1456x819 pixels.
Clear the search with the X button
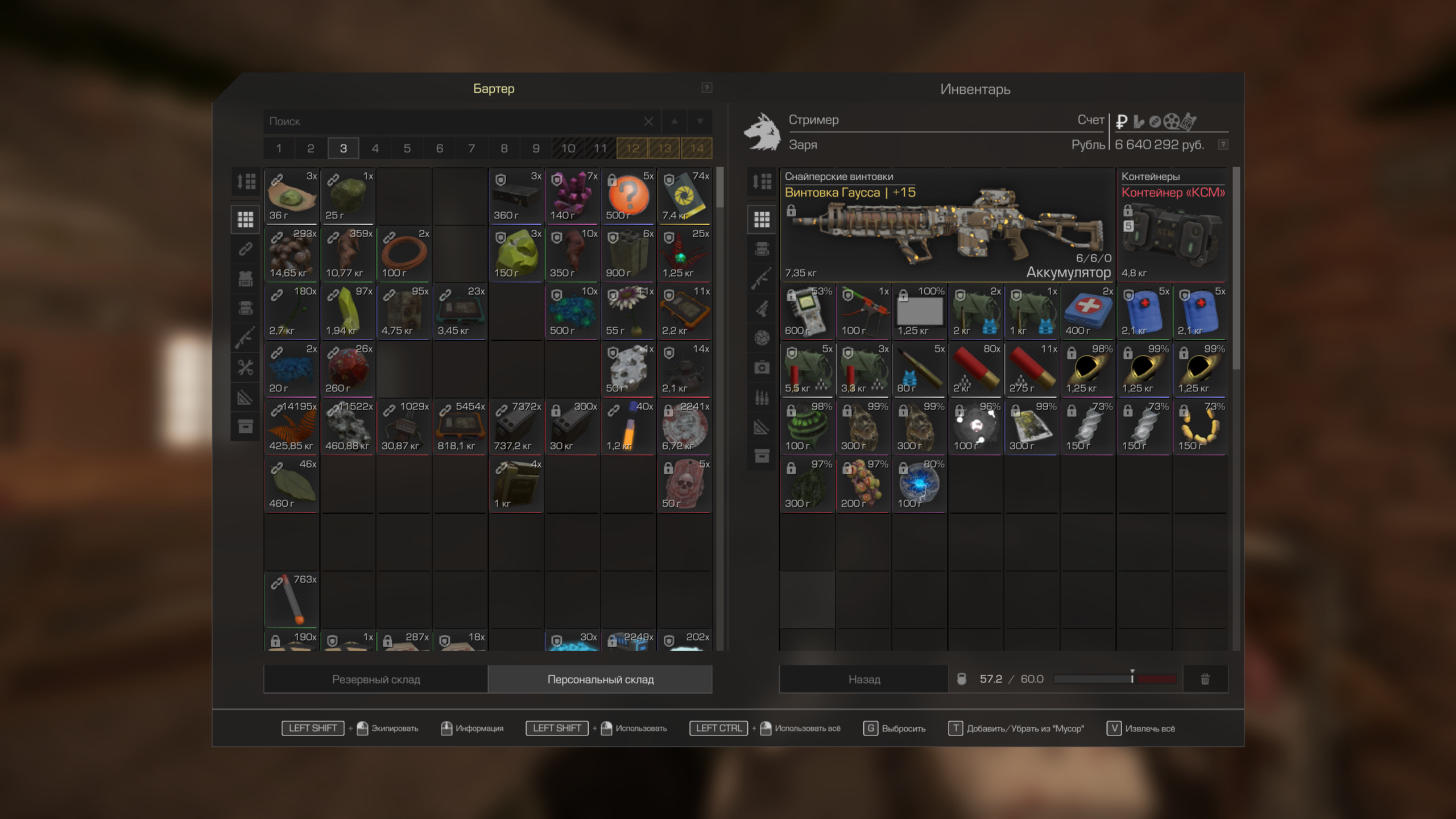pos(648,122)
